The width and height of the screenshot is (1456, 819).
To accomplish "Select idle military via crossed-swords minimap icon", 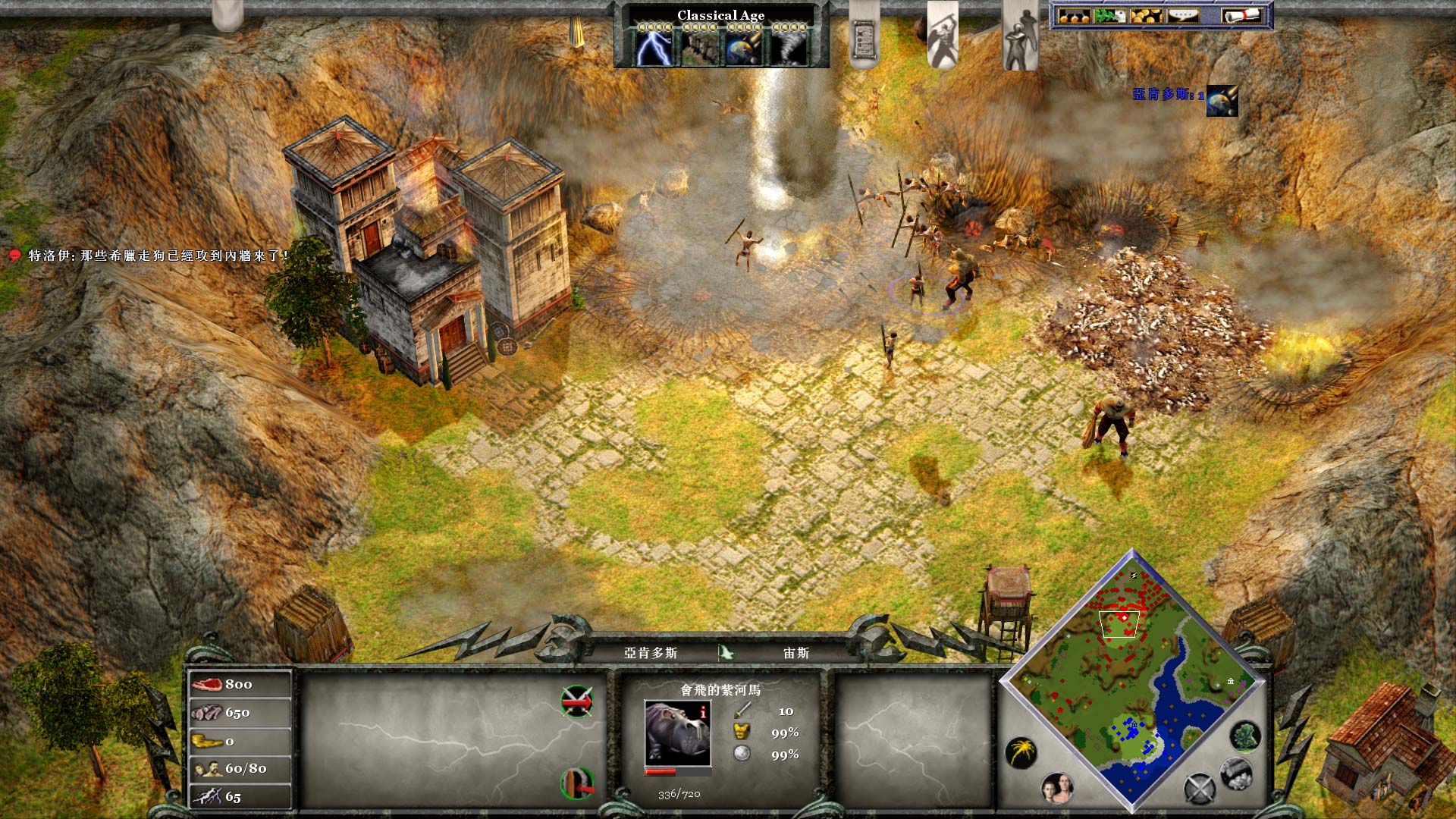I will coord(1199,789).
